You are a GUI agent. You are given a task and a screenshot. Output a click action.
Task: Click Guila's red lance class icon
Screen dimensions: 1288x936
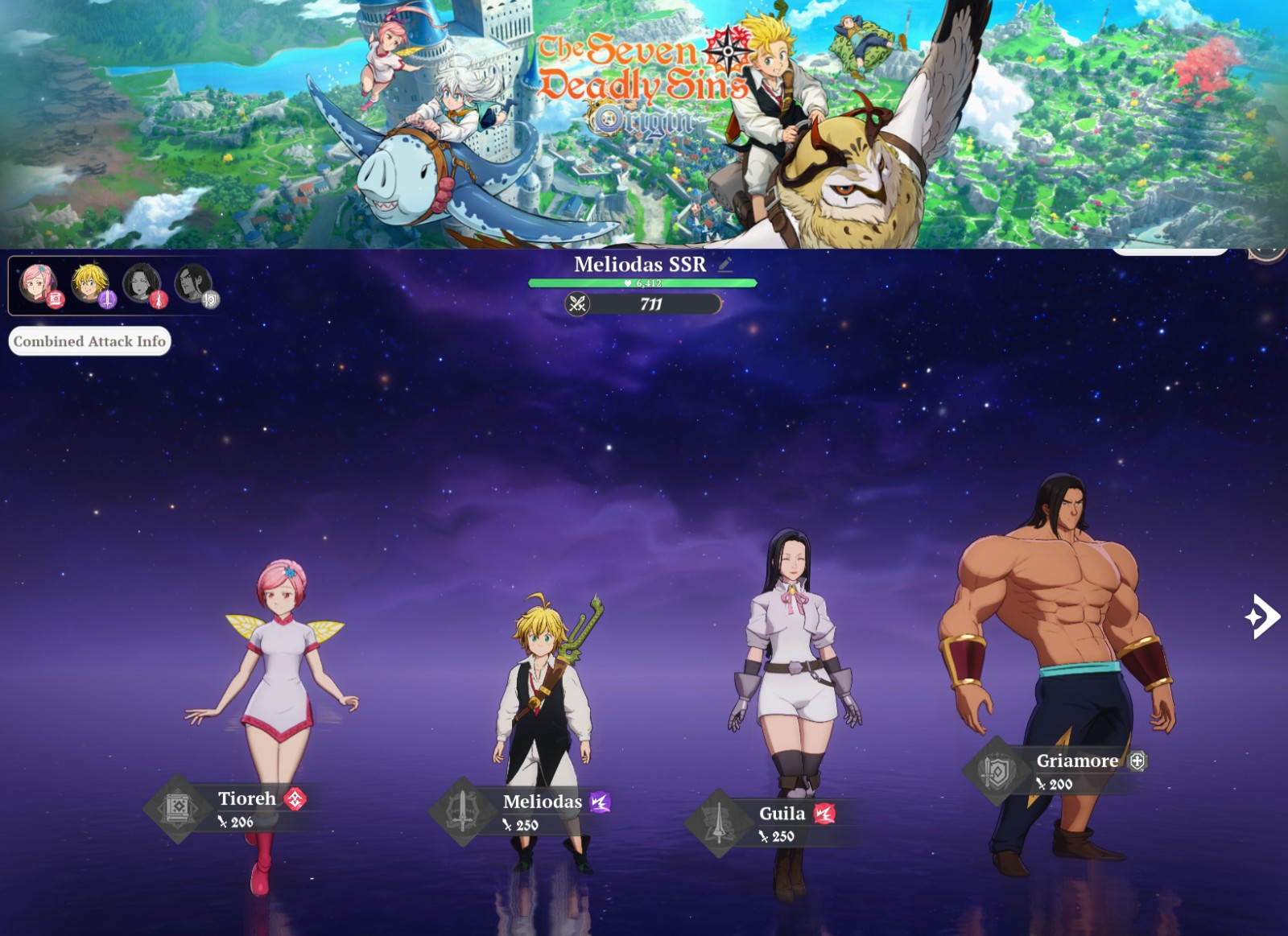point(159,299)
